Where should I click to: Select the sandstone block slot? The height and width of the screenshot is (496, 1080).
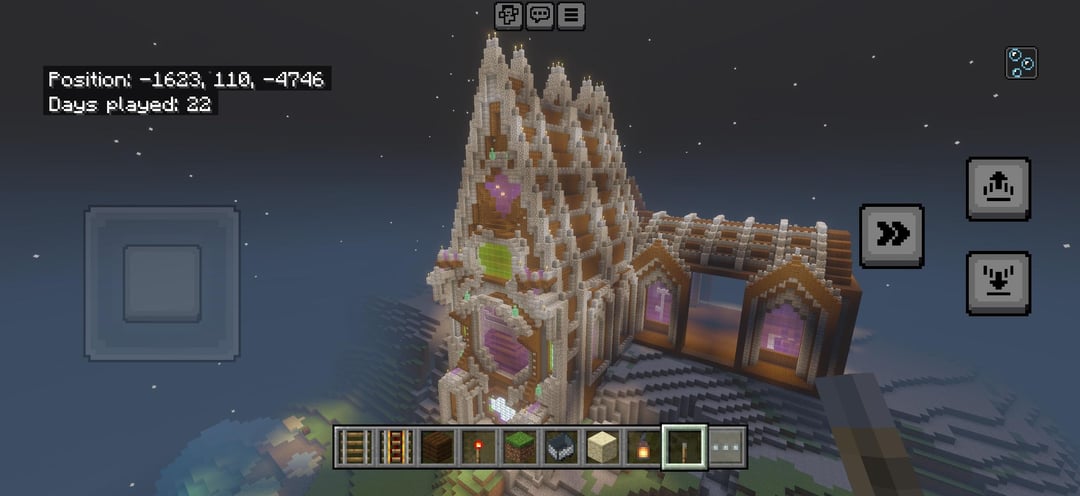[602, 447]
